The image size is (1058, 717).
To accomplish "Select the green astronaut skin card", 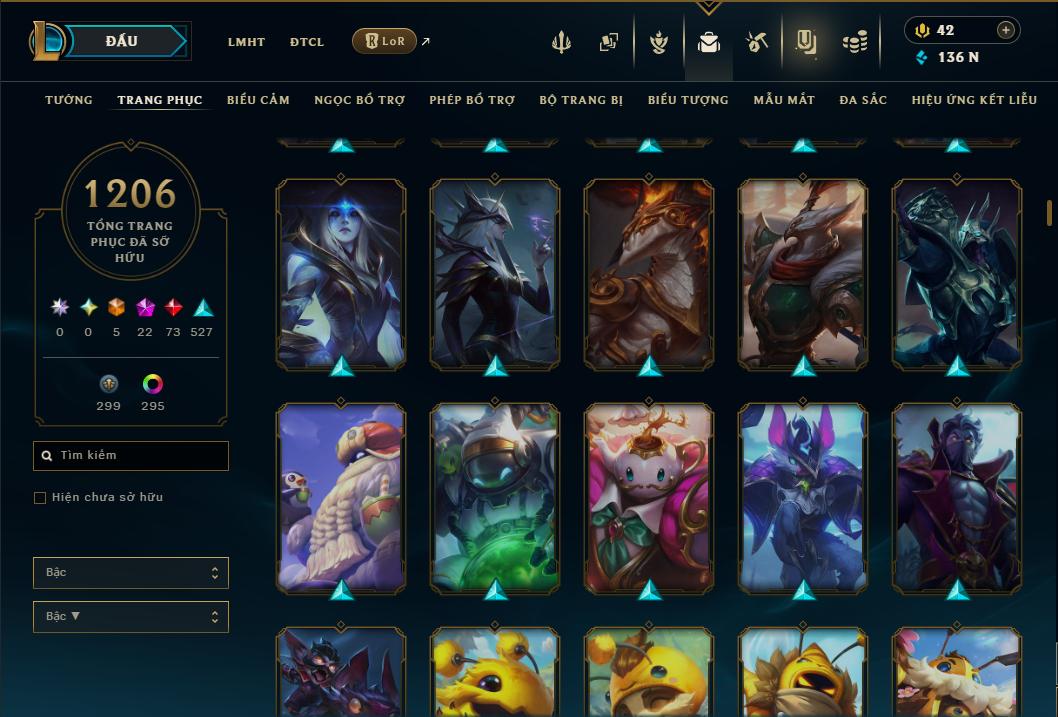I will (x=495, y=497).
